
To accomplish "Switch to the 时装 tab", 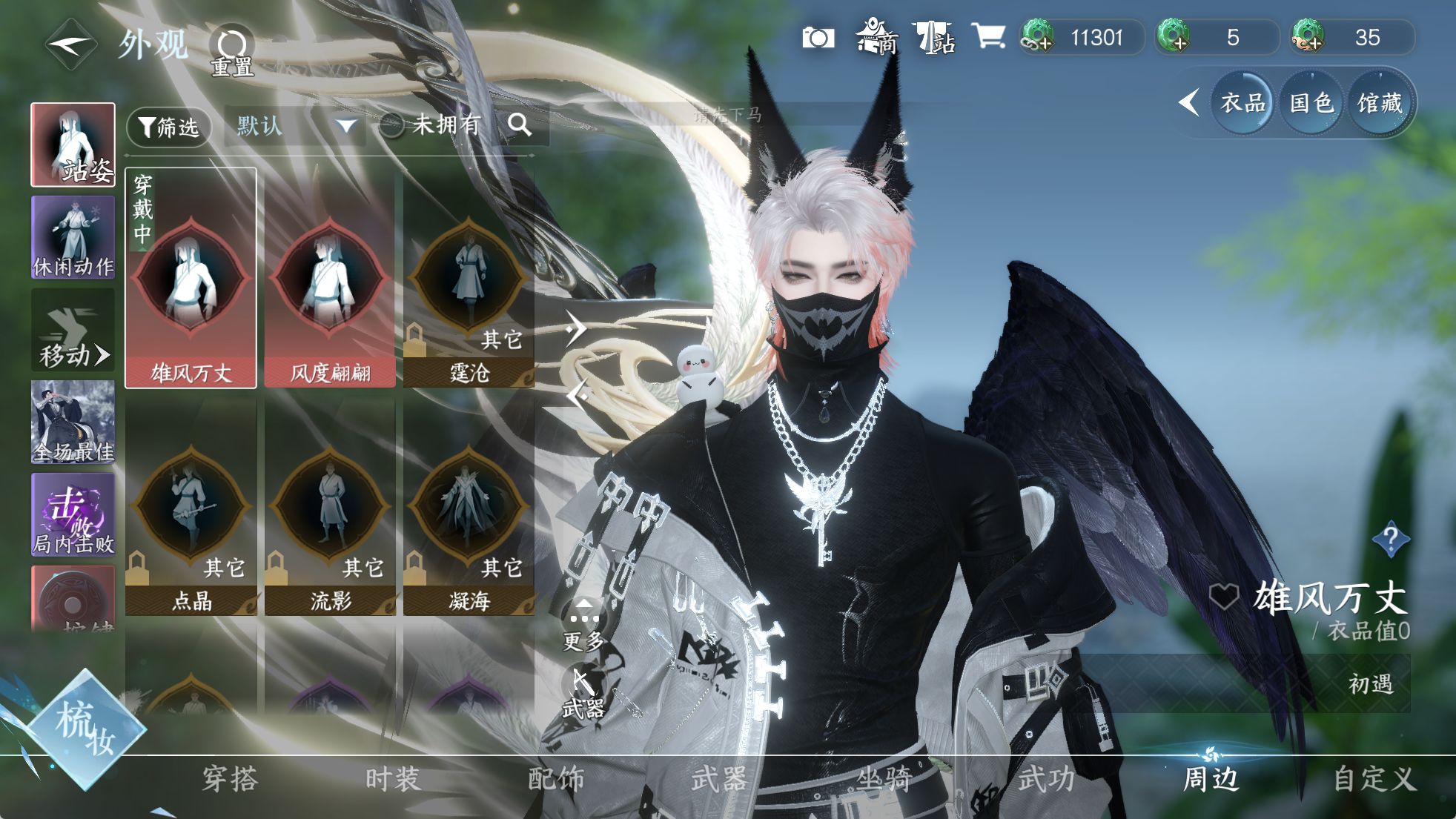I will point(393,779).
